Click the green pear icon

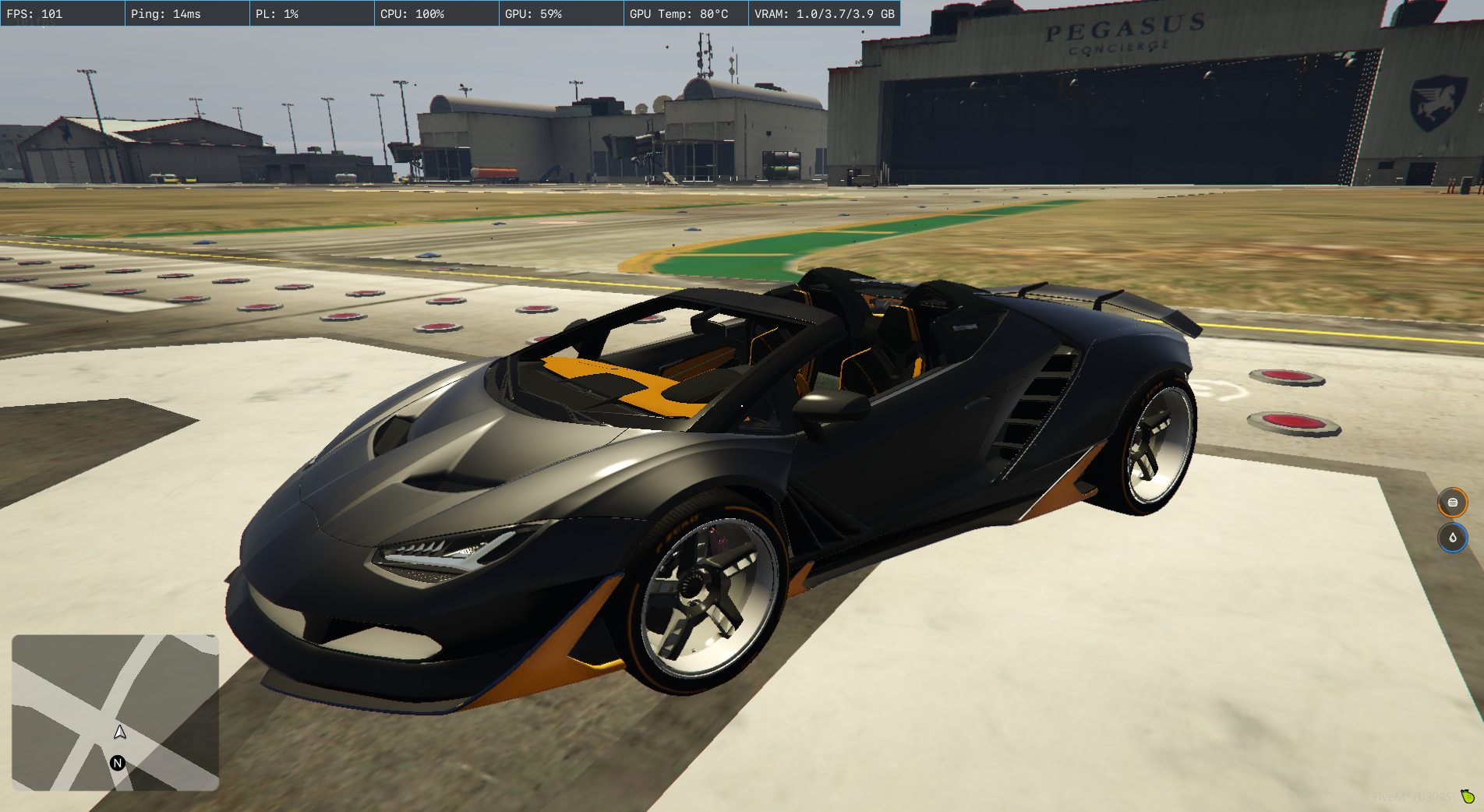1468,796
